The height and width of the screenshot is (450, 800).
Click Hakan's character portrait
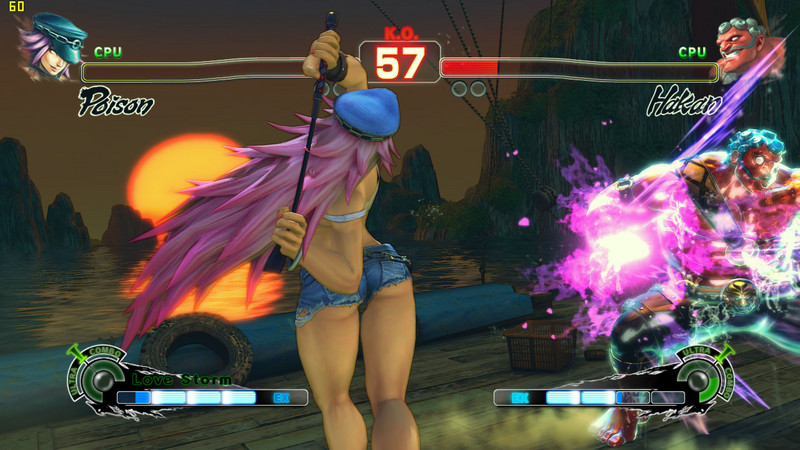744,48
